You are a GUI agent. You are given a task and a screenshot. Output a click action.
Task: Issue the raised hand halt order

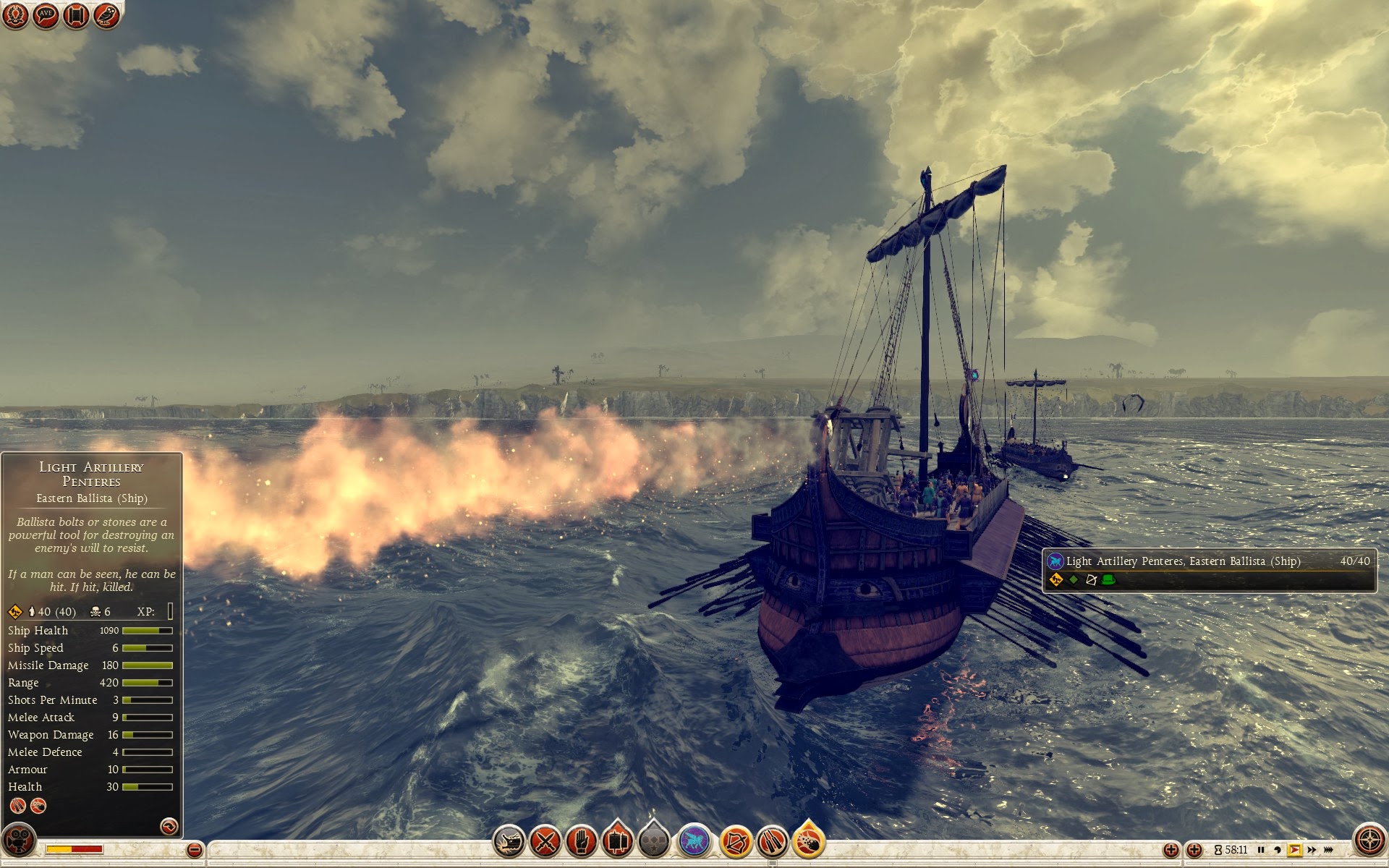point(580,841)
